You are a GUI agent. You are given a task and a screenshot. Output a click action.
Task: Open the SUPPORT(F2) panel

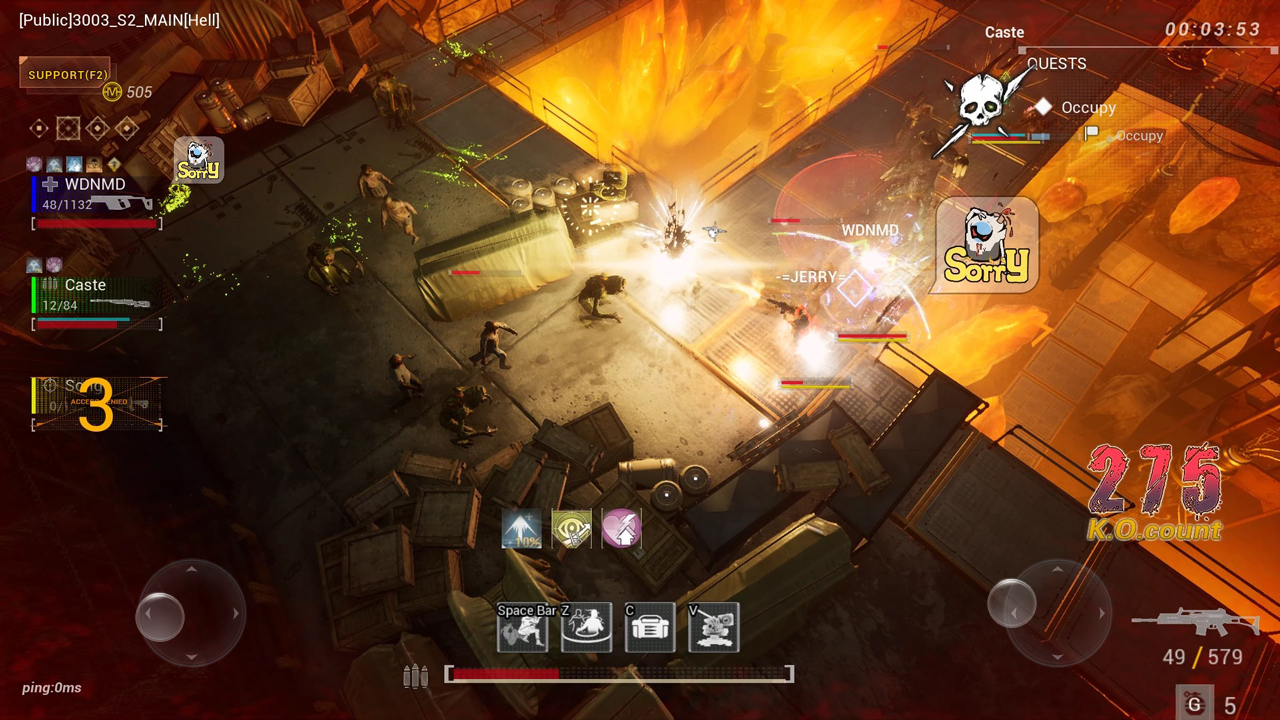[68, 75]
